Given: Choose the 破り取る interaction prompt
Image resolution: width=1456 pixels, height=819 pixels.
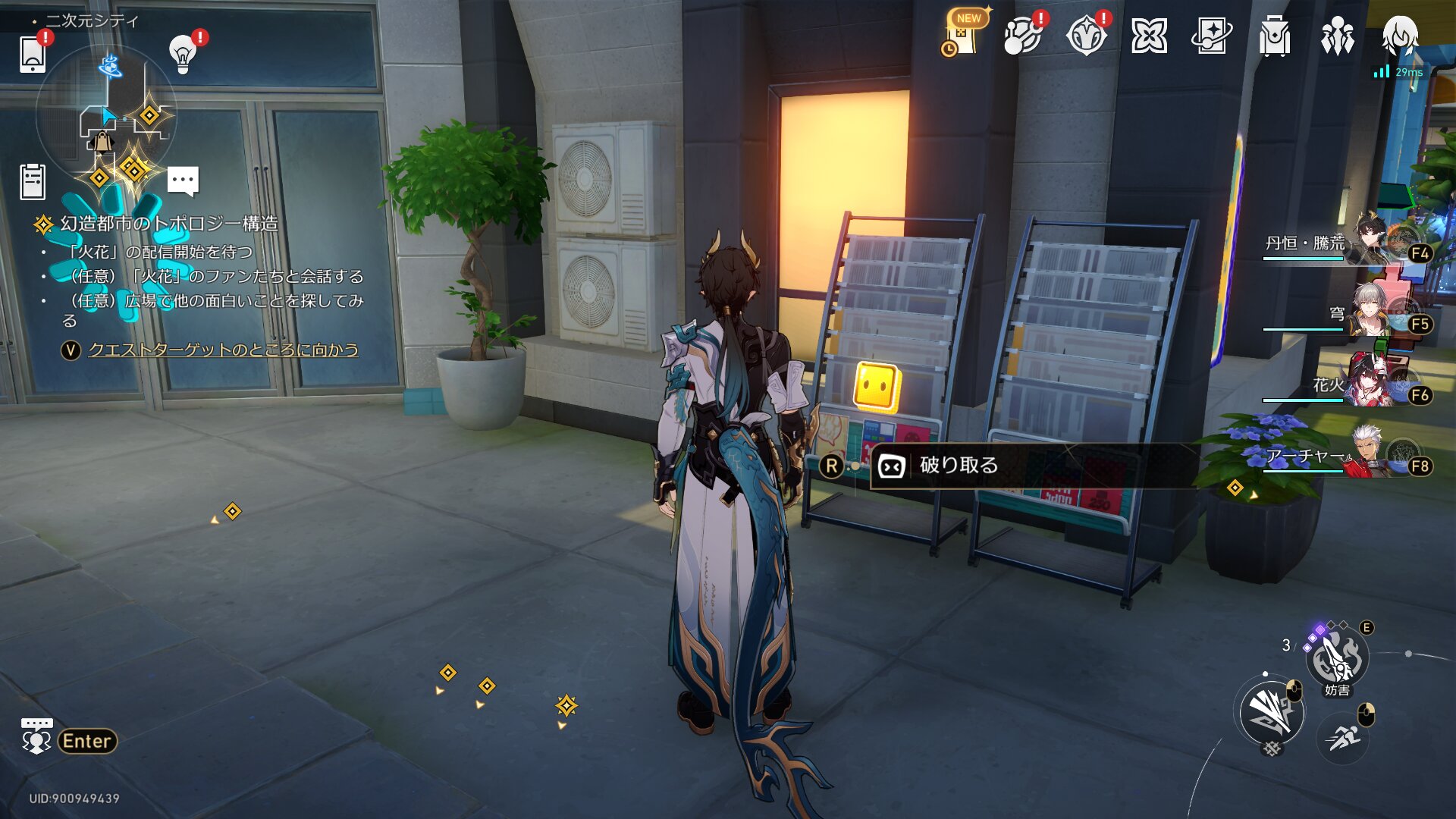Looking at the screenshot, I should (x=959, y=466).
